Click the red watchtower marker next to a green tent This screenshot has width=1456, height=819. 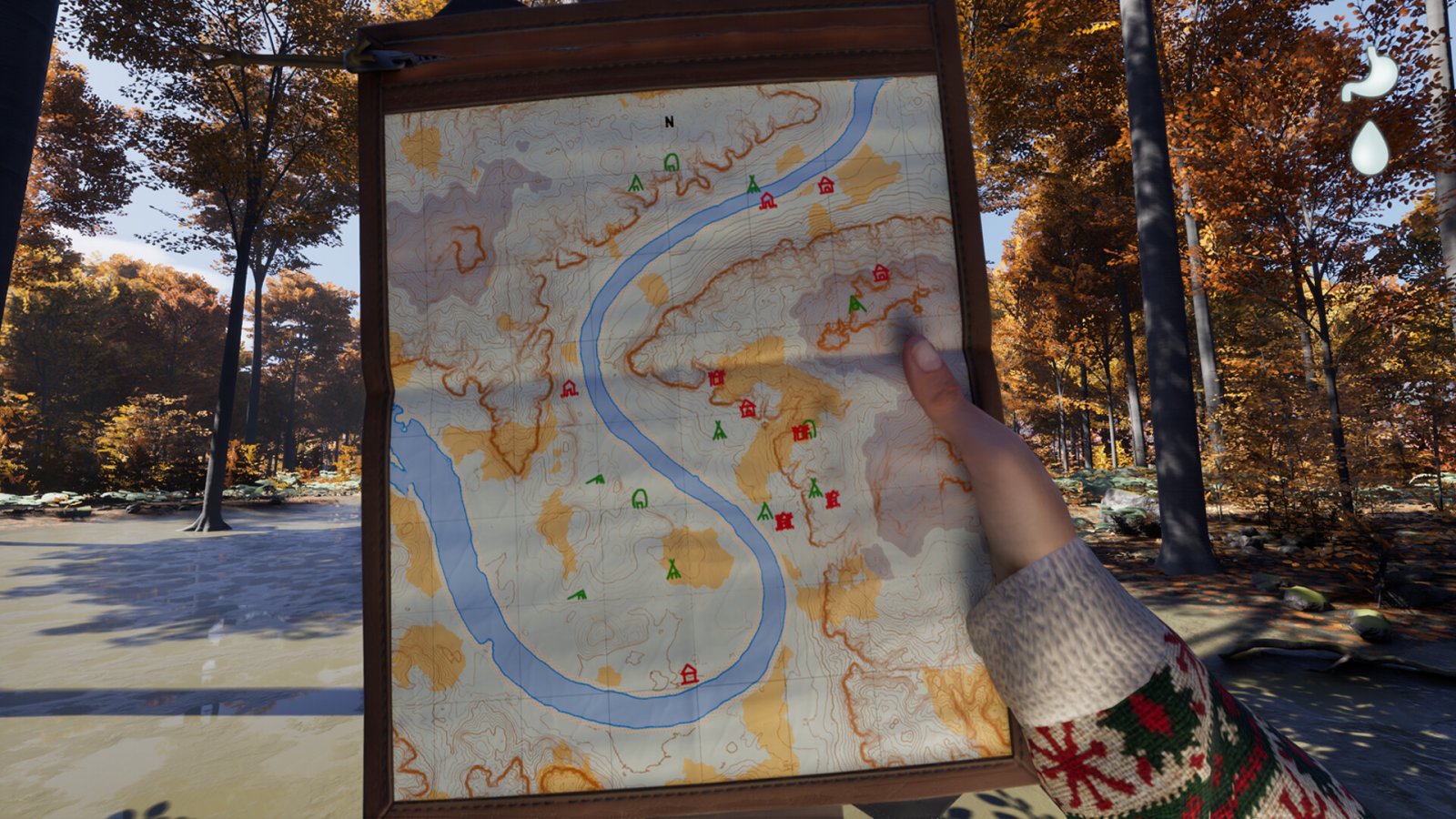(x=831, y=499)
